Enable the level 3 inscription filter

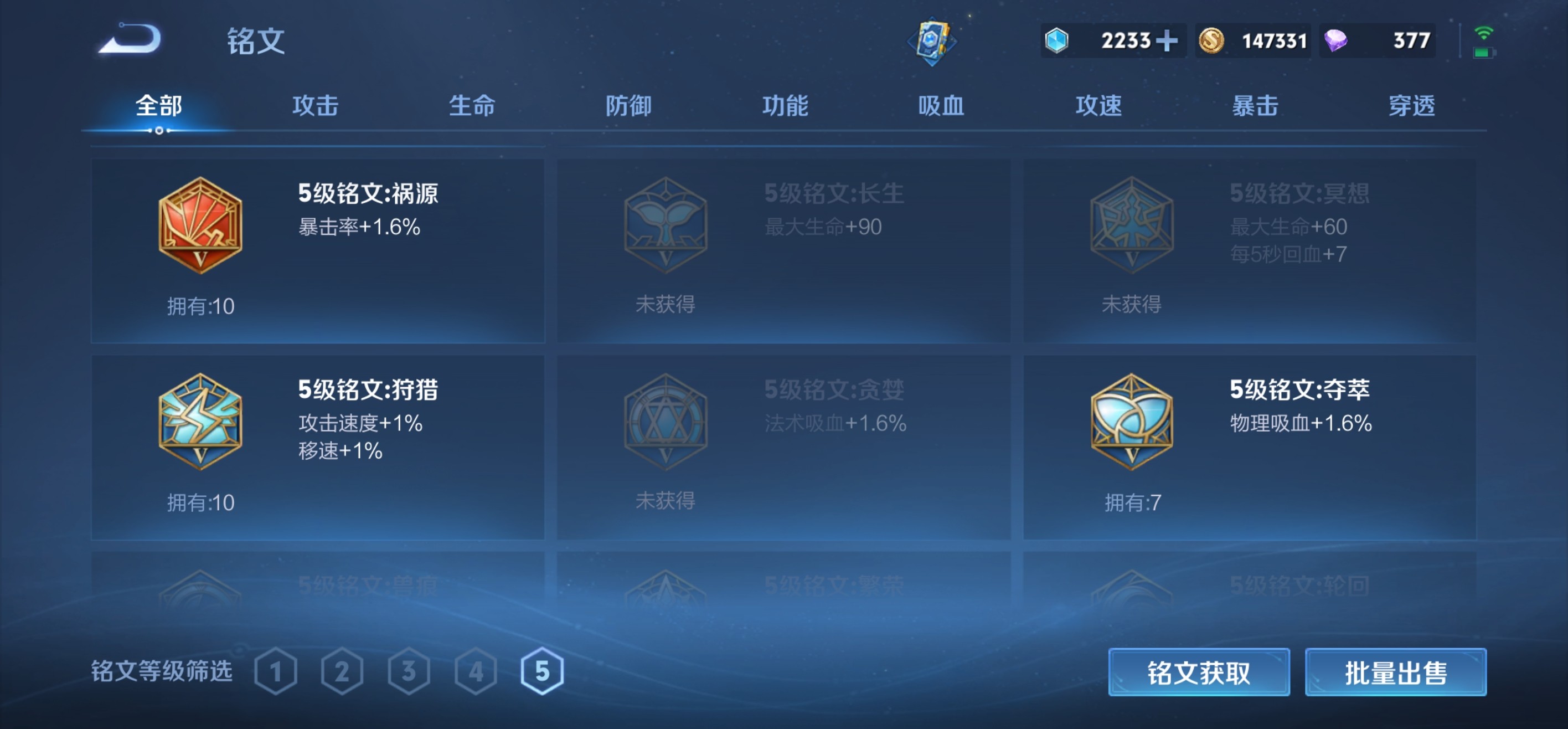click(x=410, y=672)
